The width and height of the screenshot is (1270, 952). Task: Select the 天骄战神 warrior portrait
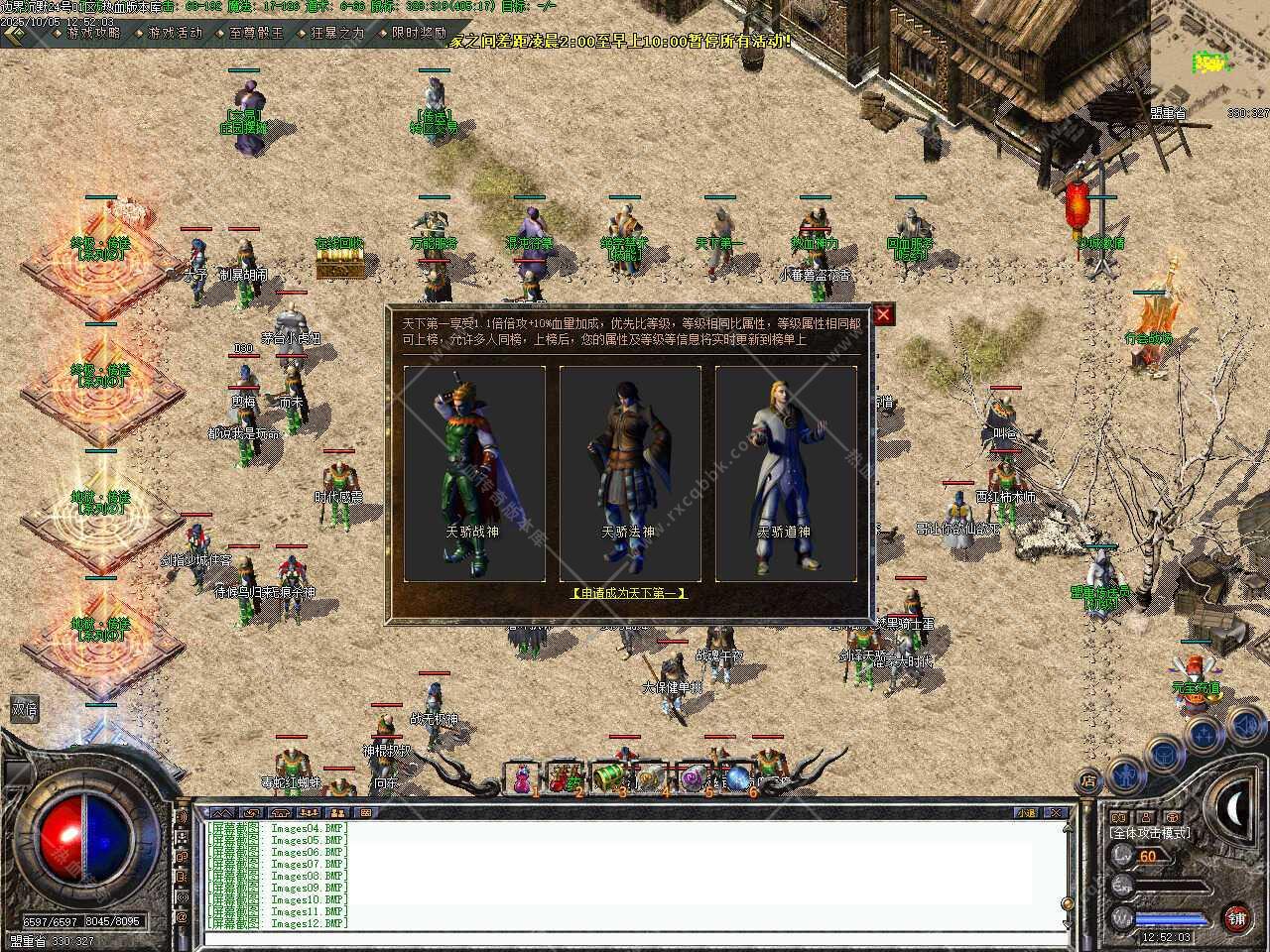click(x=474, y=472)
